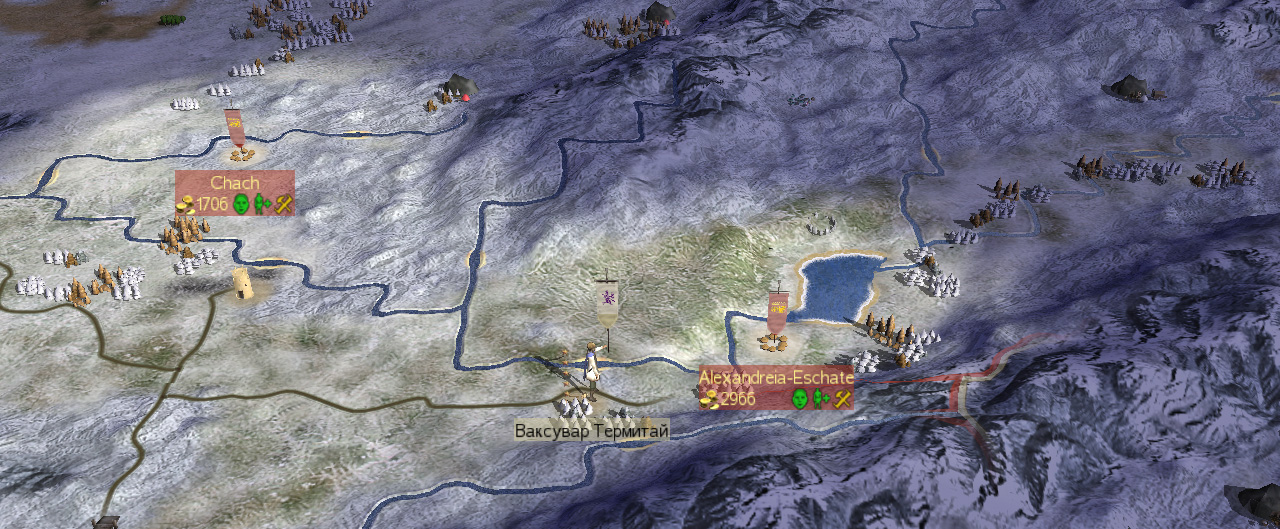Click the Ваксувар Термитай army name label

591,431
